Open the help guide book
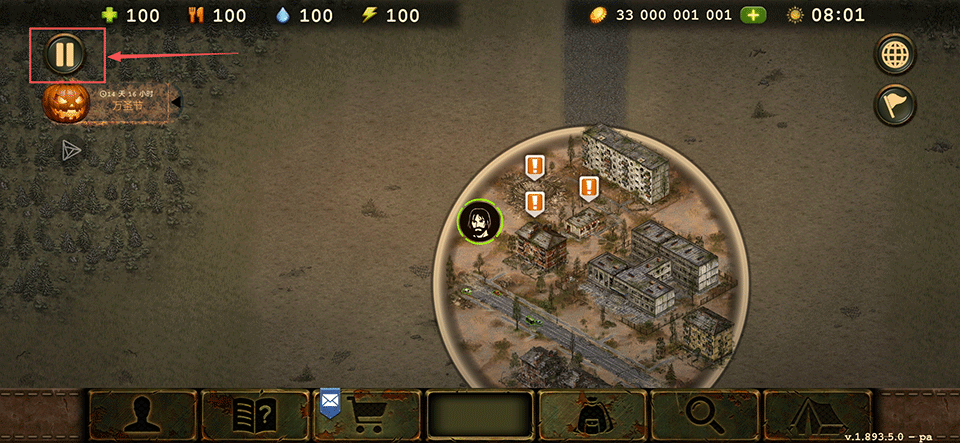960x443 pixels. [255, 415]
